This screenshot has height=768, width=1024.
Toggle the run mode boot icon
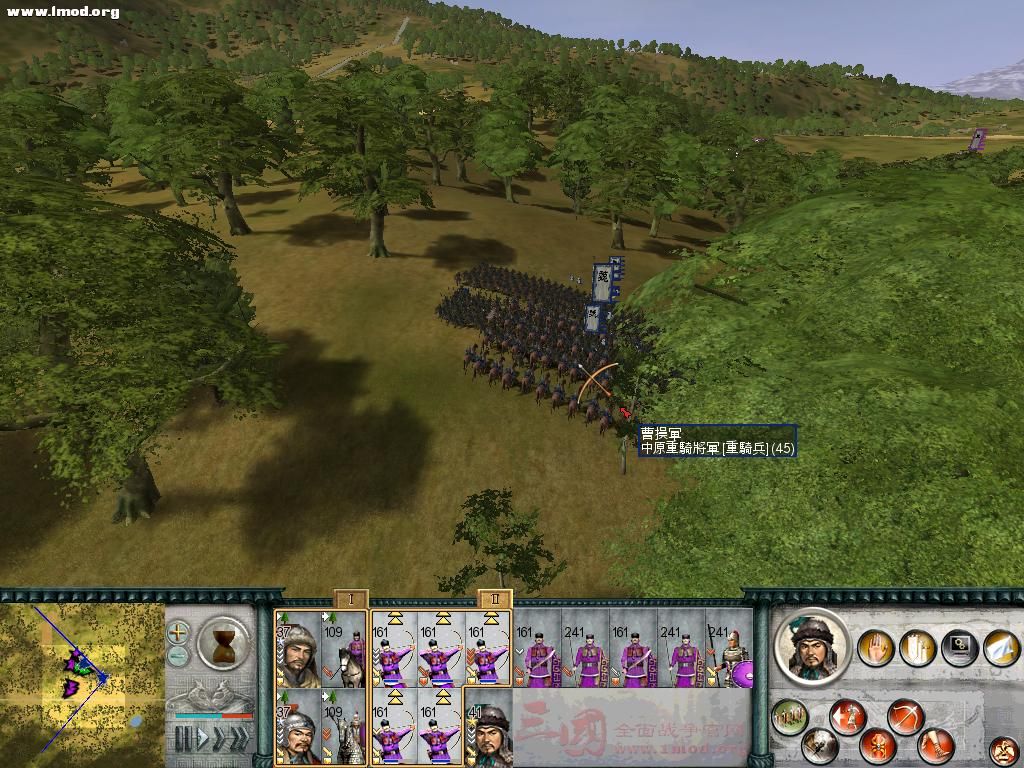[933, 744]
